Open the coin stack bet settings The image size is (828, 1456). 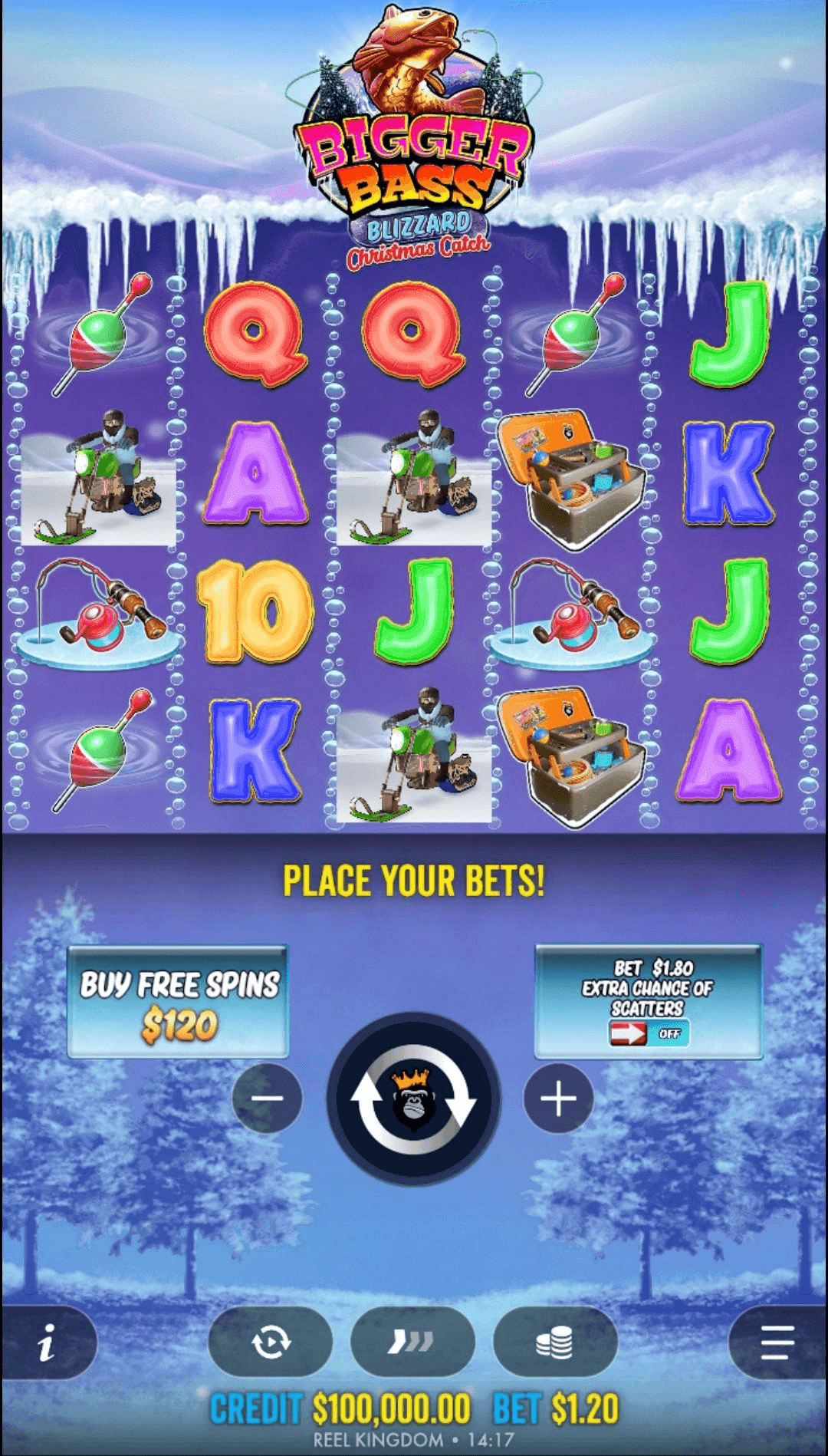tap(555, 1342)
